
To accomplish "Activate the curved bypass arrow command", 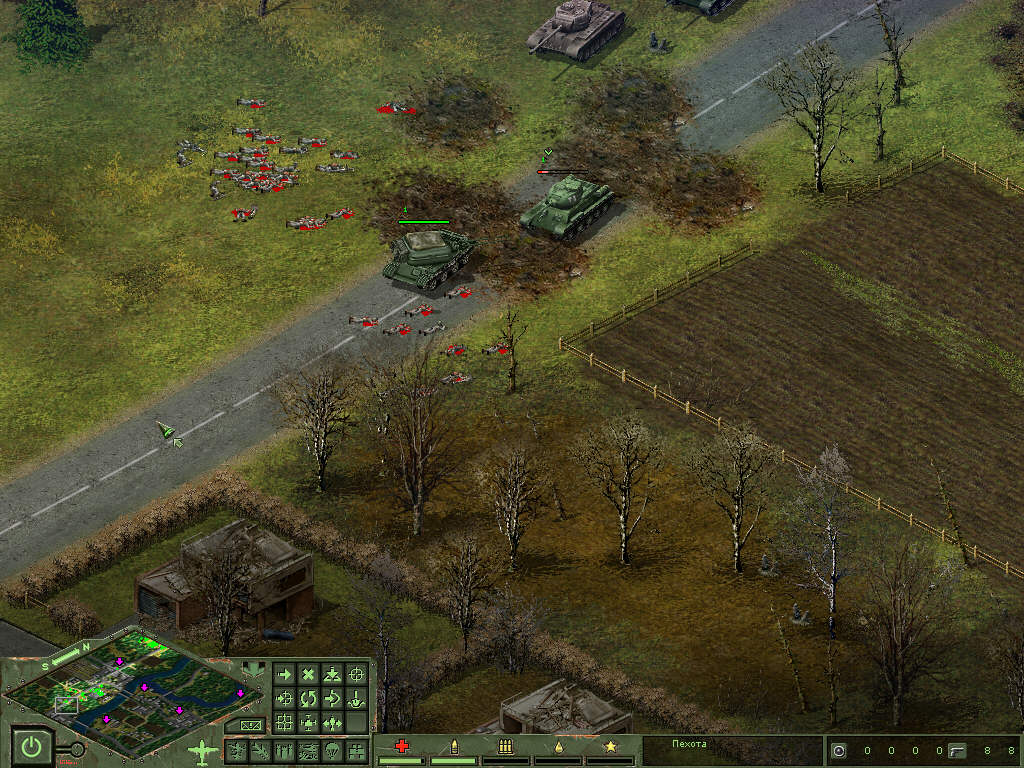I will pyautogui.click(x=333, y=698).
